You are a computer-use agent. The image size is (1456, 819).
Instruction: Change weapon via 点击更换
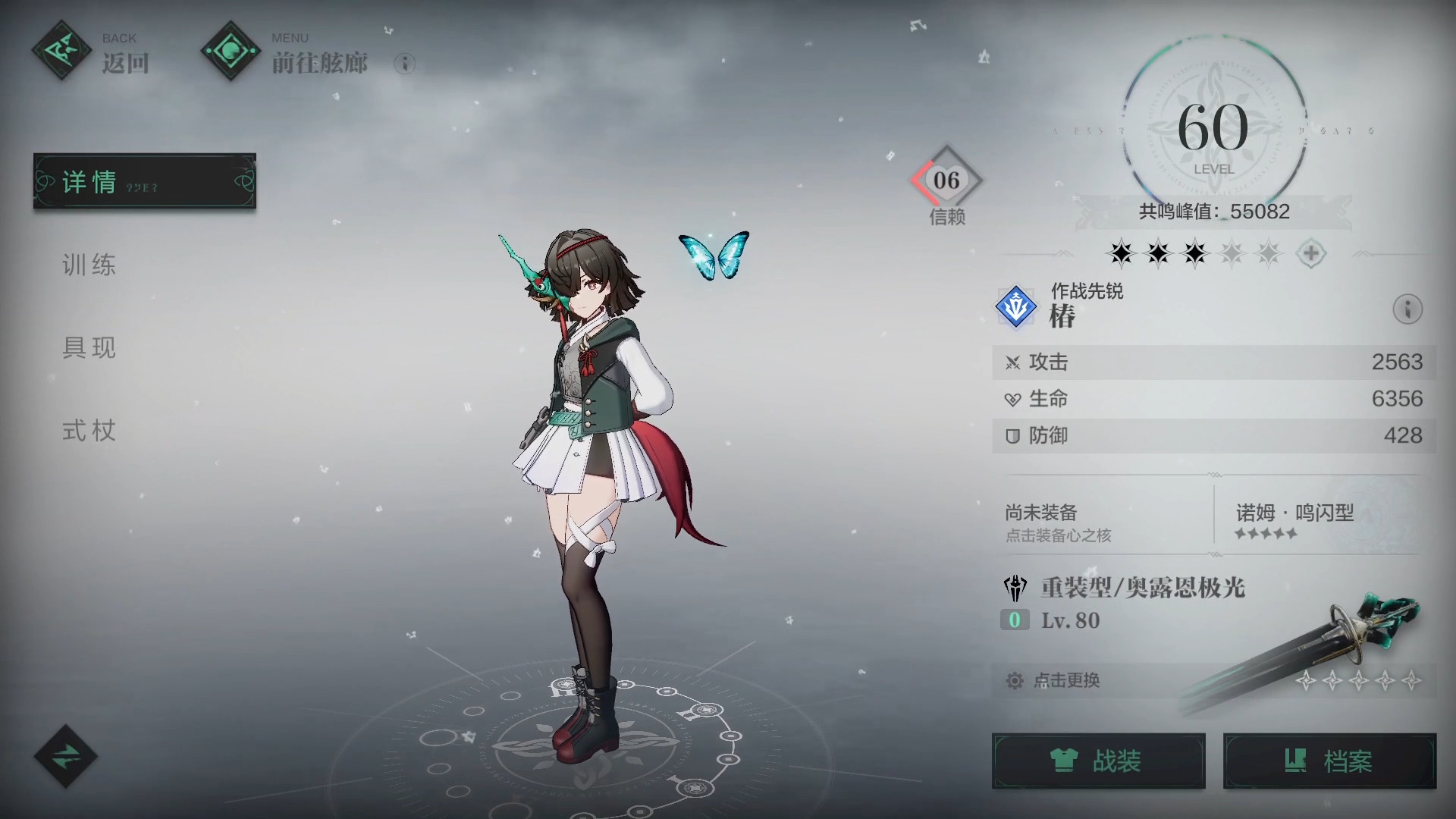tap(1066, 680)
